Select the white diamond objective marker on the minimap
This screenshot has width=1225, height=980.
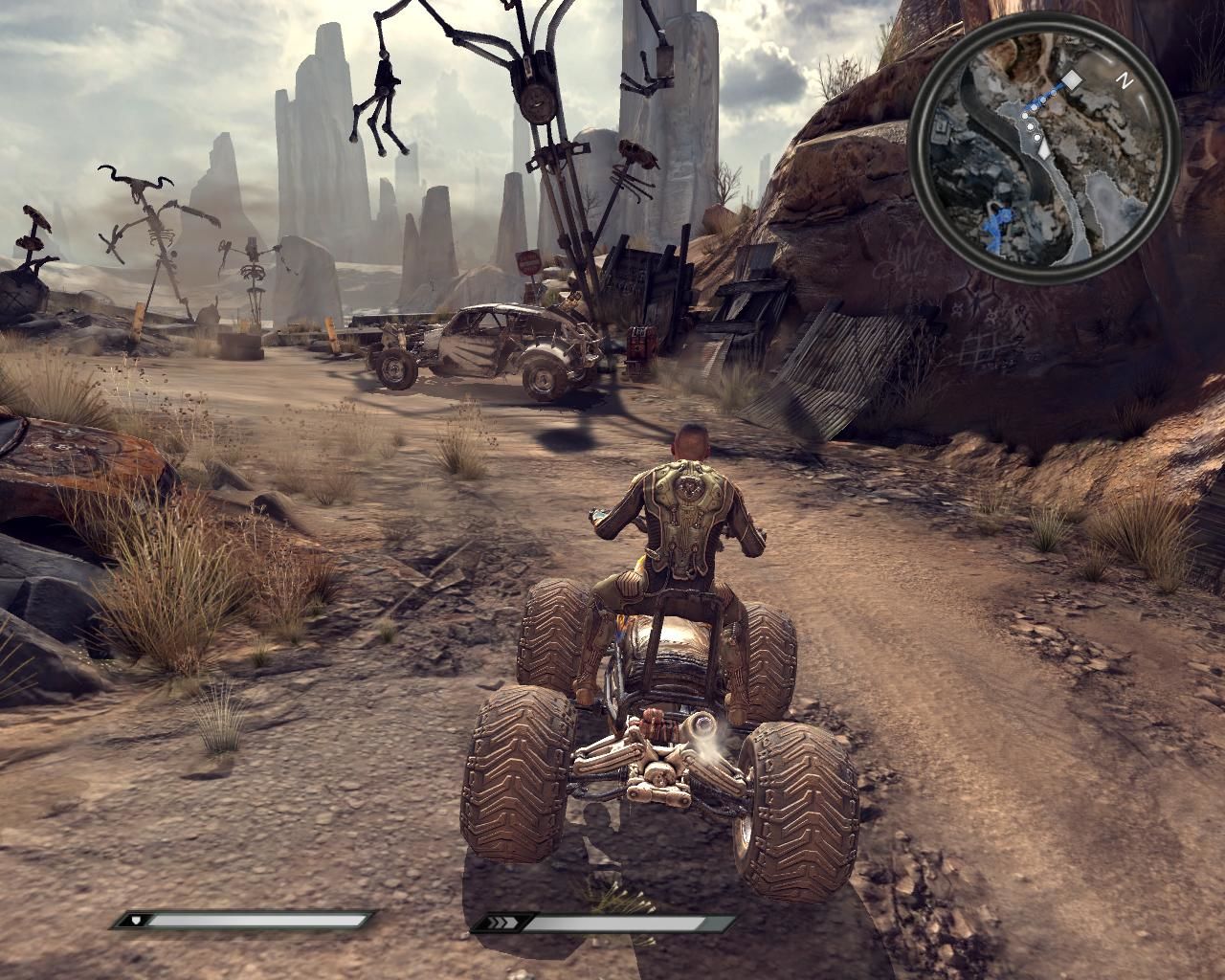1074,78
